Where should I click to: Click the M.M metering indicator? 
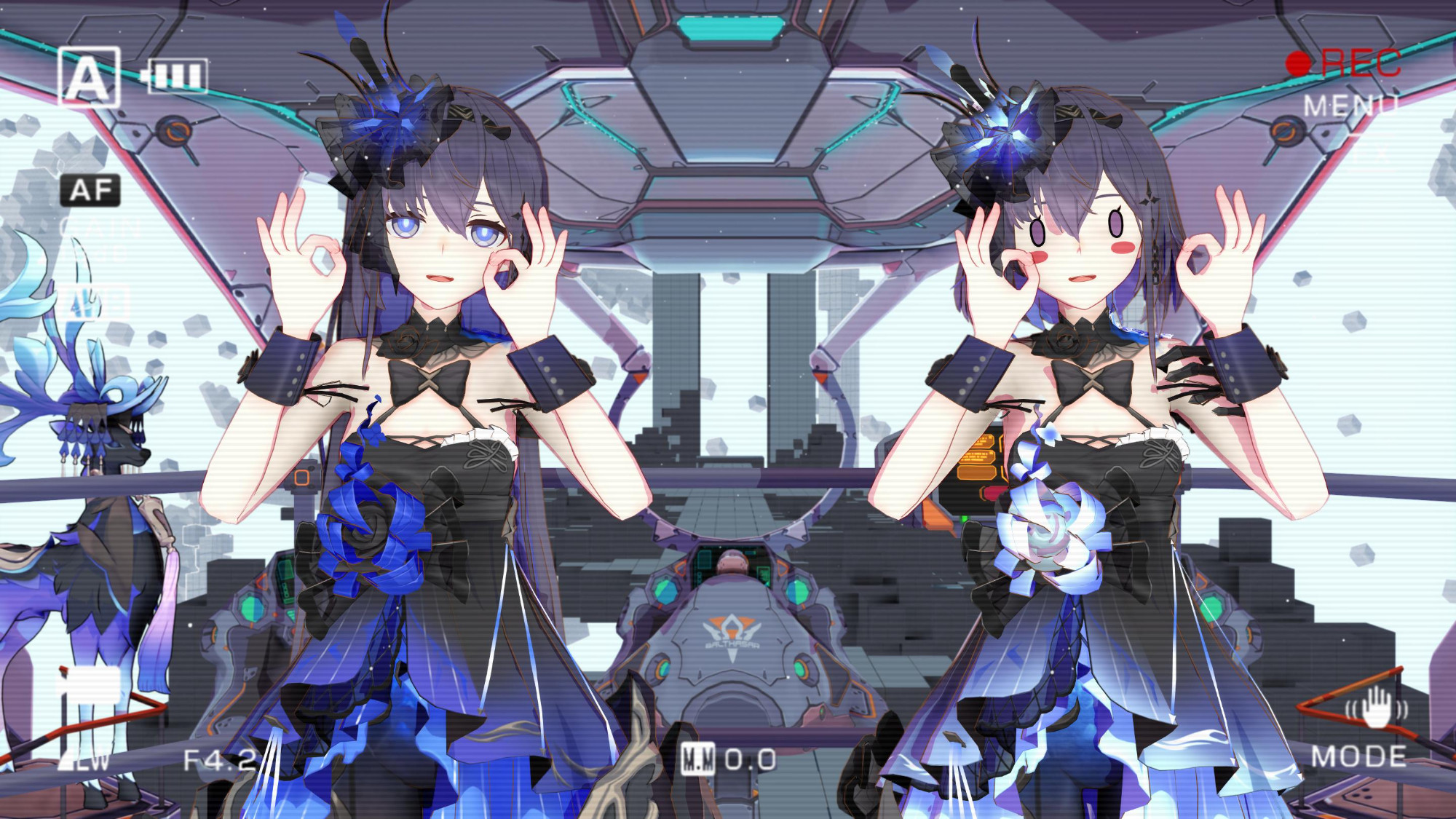click(x=699, y=759)
